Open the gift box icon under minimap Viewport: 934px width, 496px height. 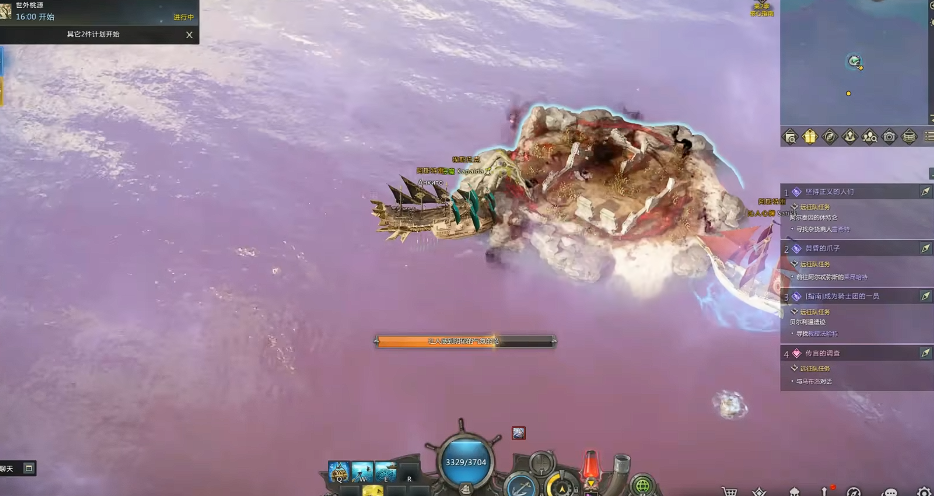click(x=810, y=136)
